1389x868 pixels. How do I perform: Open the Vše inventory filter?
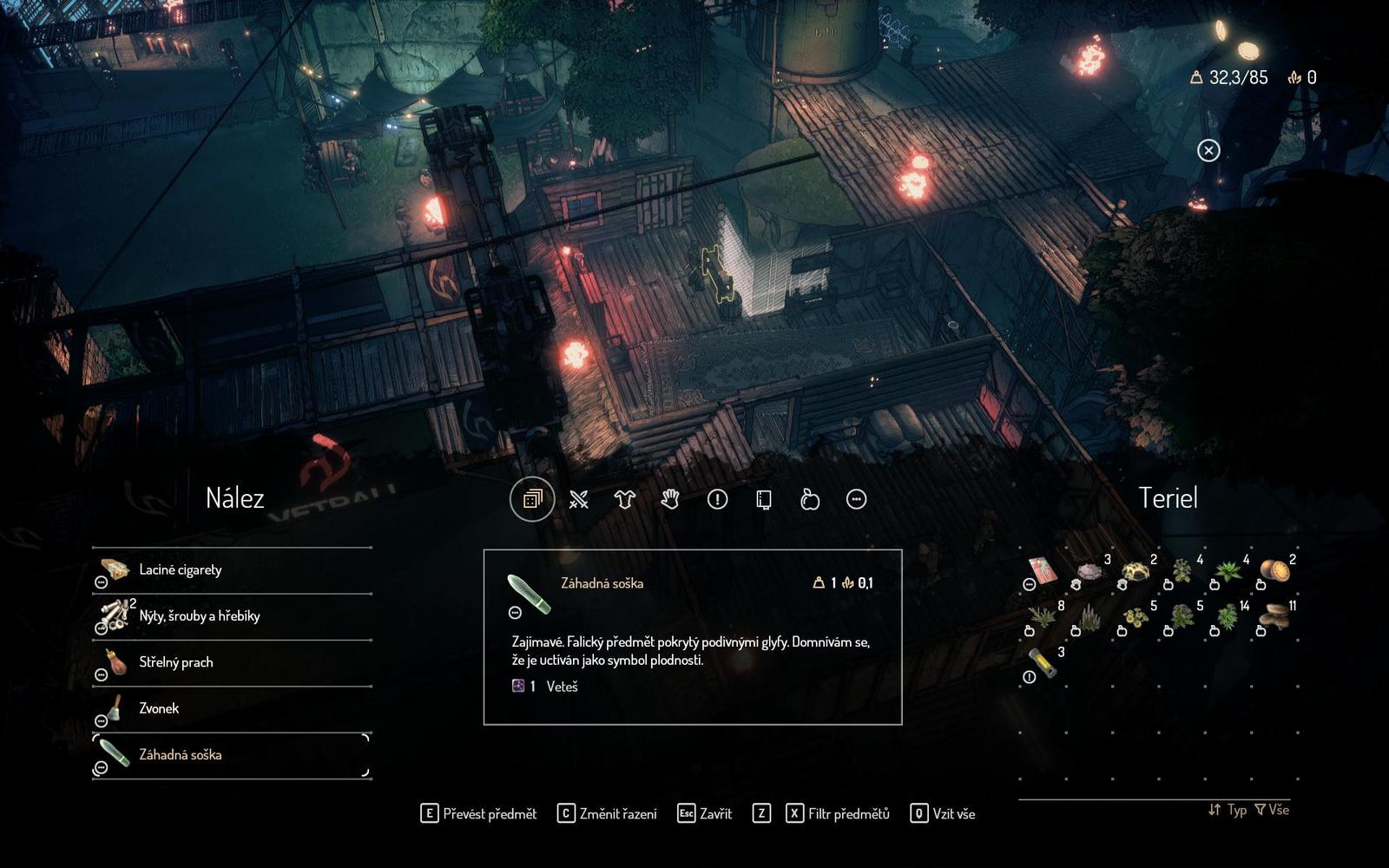[x=1272, y=810]
